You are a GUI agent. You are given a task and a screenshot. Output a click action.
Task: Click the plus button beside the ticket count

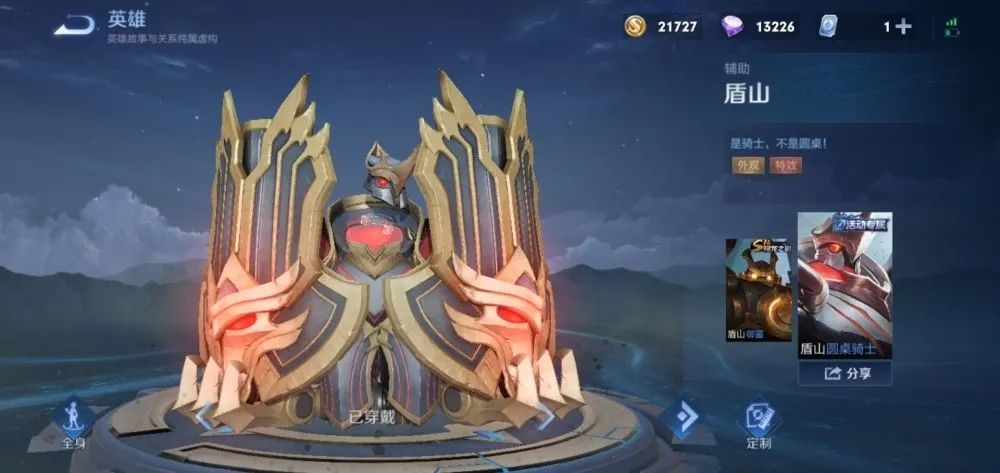pos(903,27)
